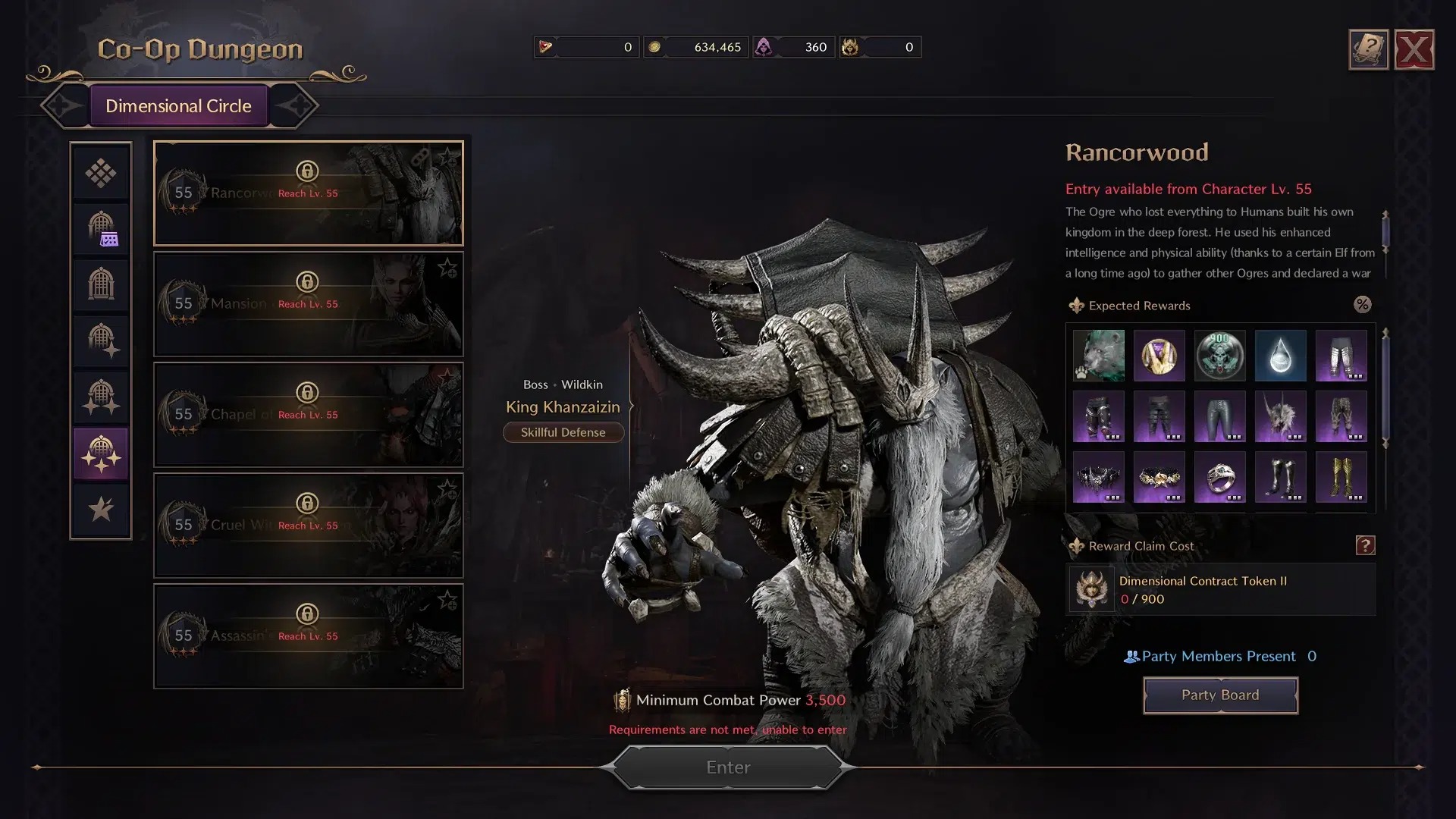Open the star icon tier at sidebar bottom
1456x819 pixels.
pos(102,510)
